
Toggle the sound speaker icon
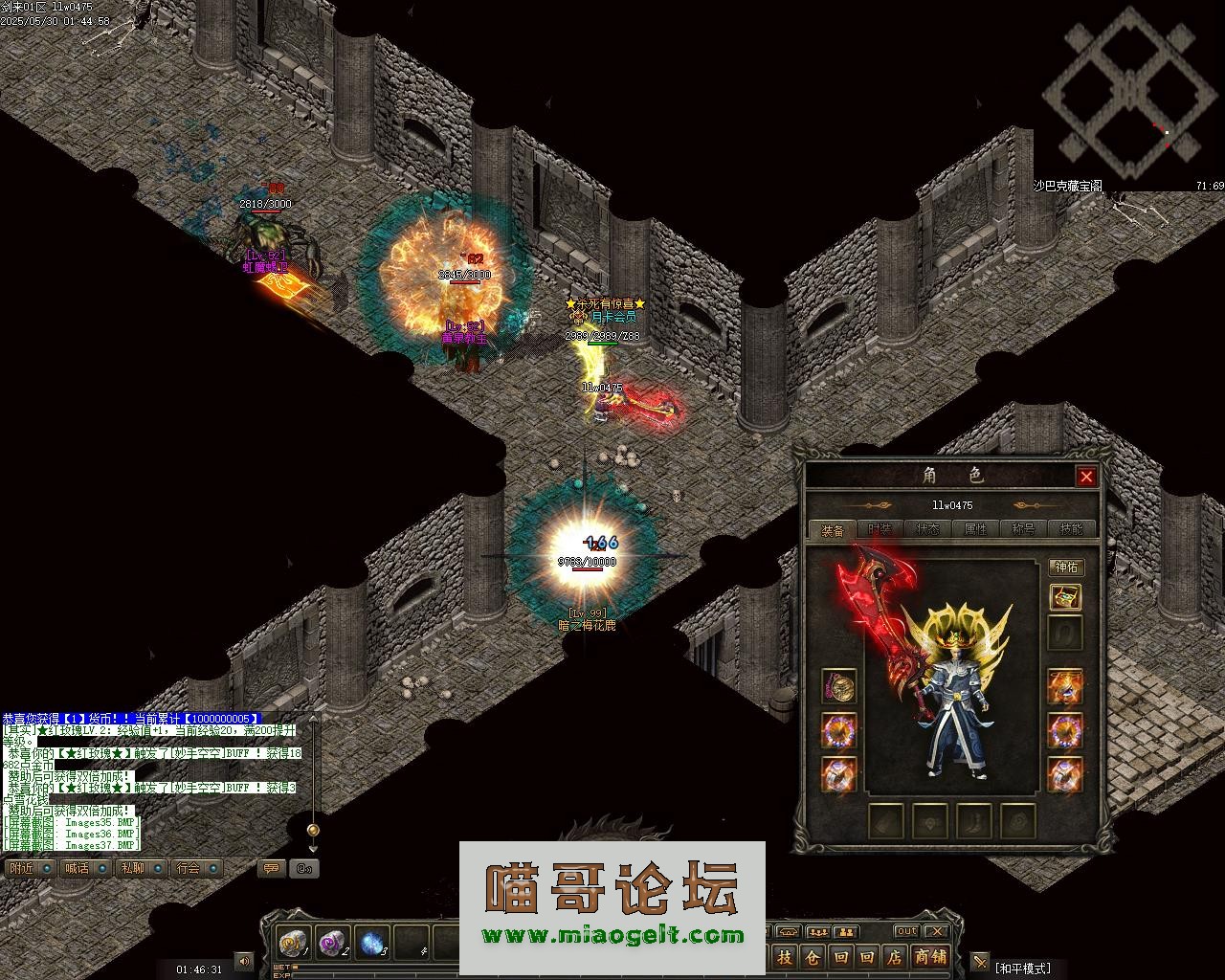pyautogui.click(x=244, y=961)
